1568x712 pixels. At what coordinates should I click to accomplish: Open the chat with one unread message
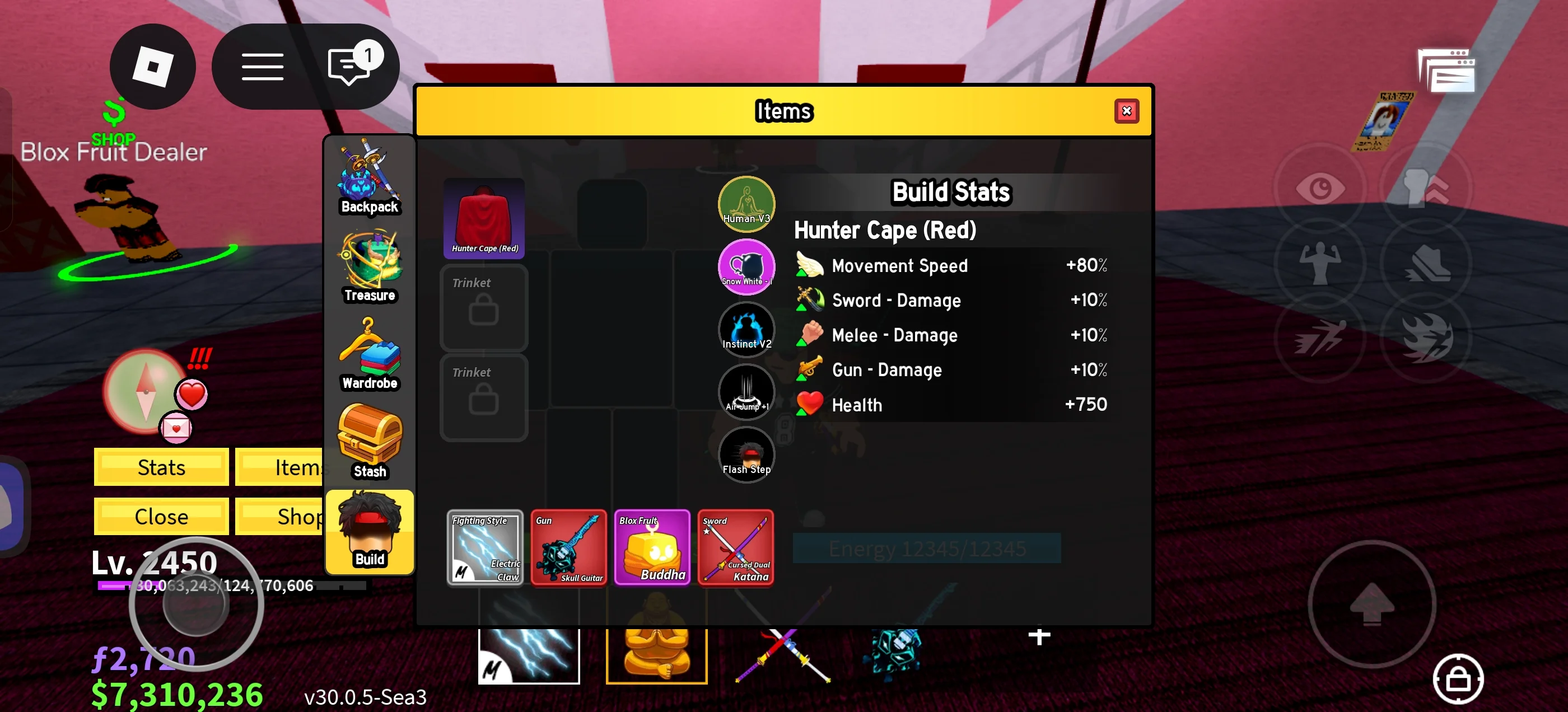(351, 67)
